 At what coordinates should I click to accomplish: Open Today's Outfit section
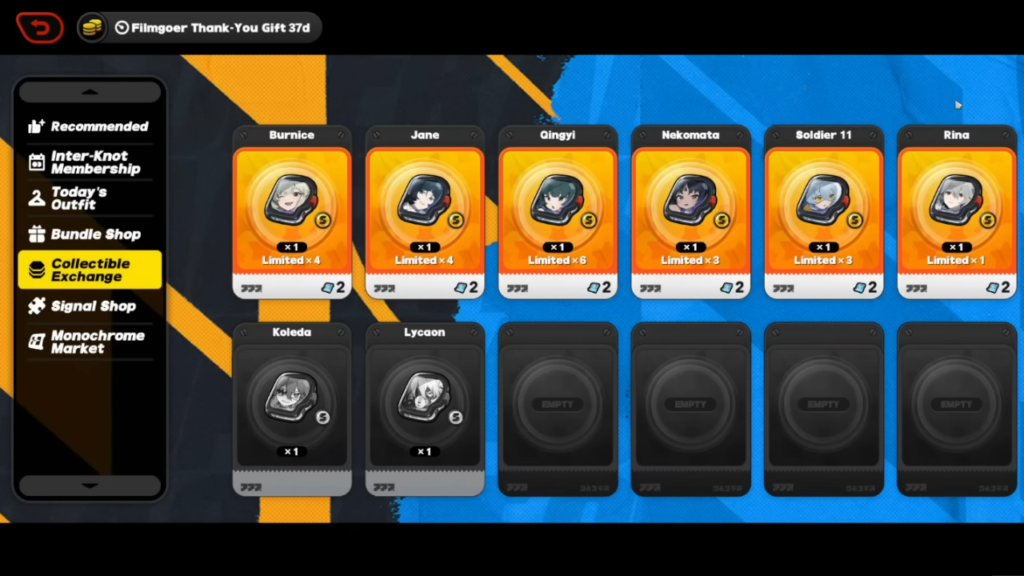pyautogui.click(x=89, y=198)
